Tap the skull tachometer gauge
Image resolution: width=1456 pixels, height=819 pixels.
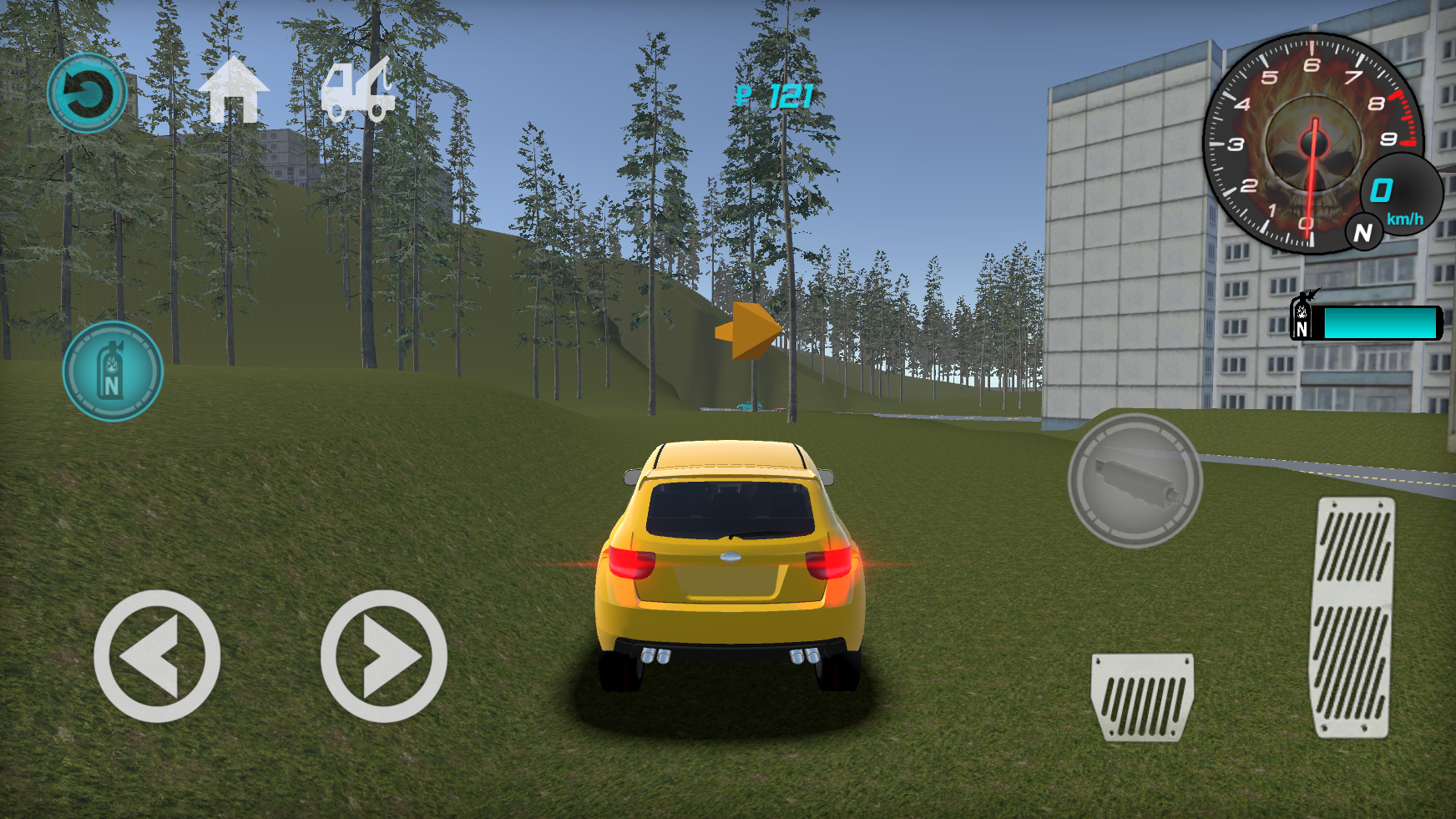[1315, 142]
